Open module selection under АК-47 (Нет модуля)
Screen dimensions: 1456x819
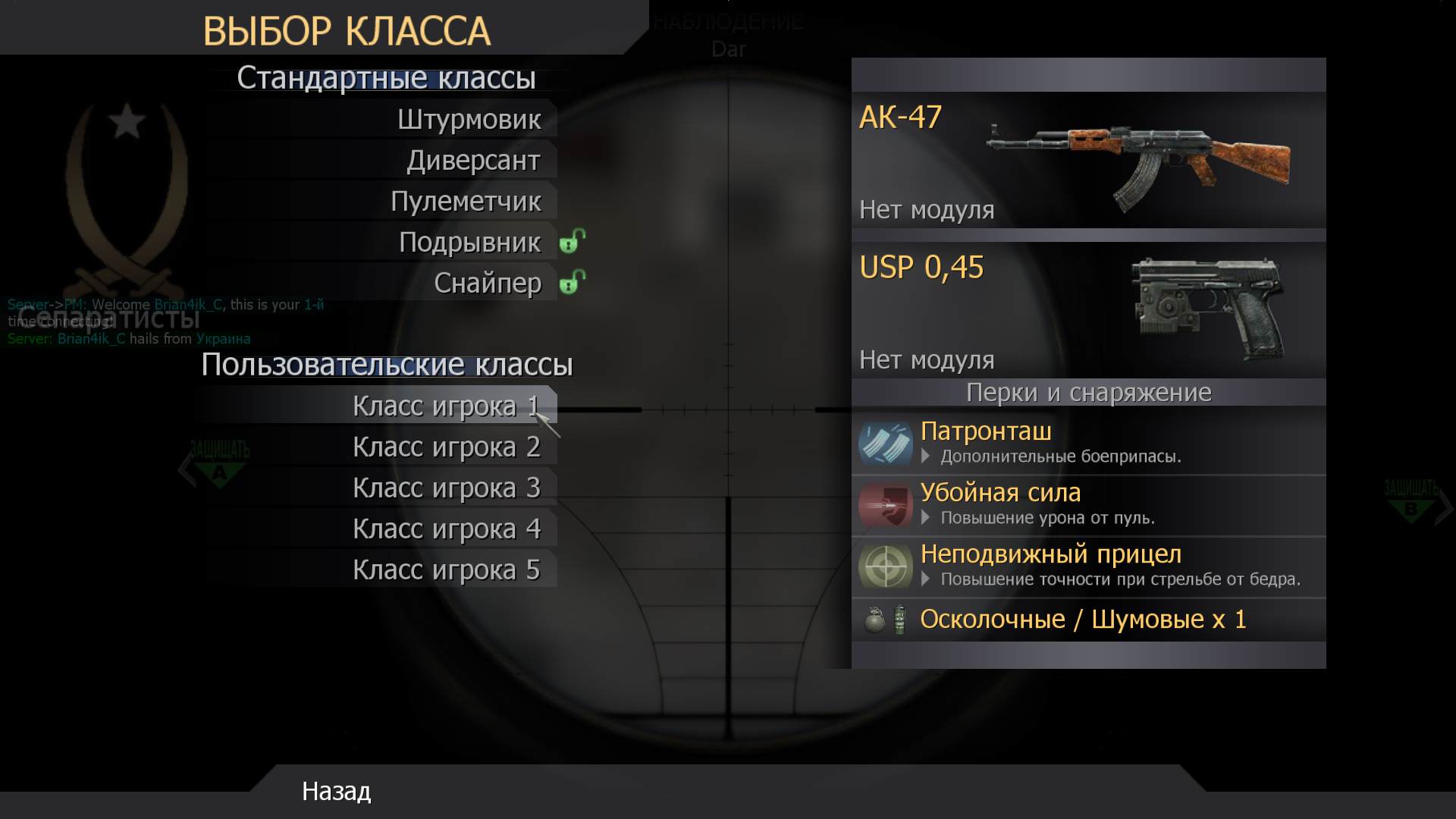pos(927,210)
